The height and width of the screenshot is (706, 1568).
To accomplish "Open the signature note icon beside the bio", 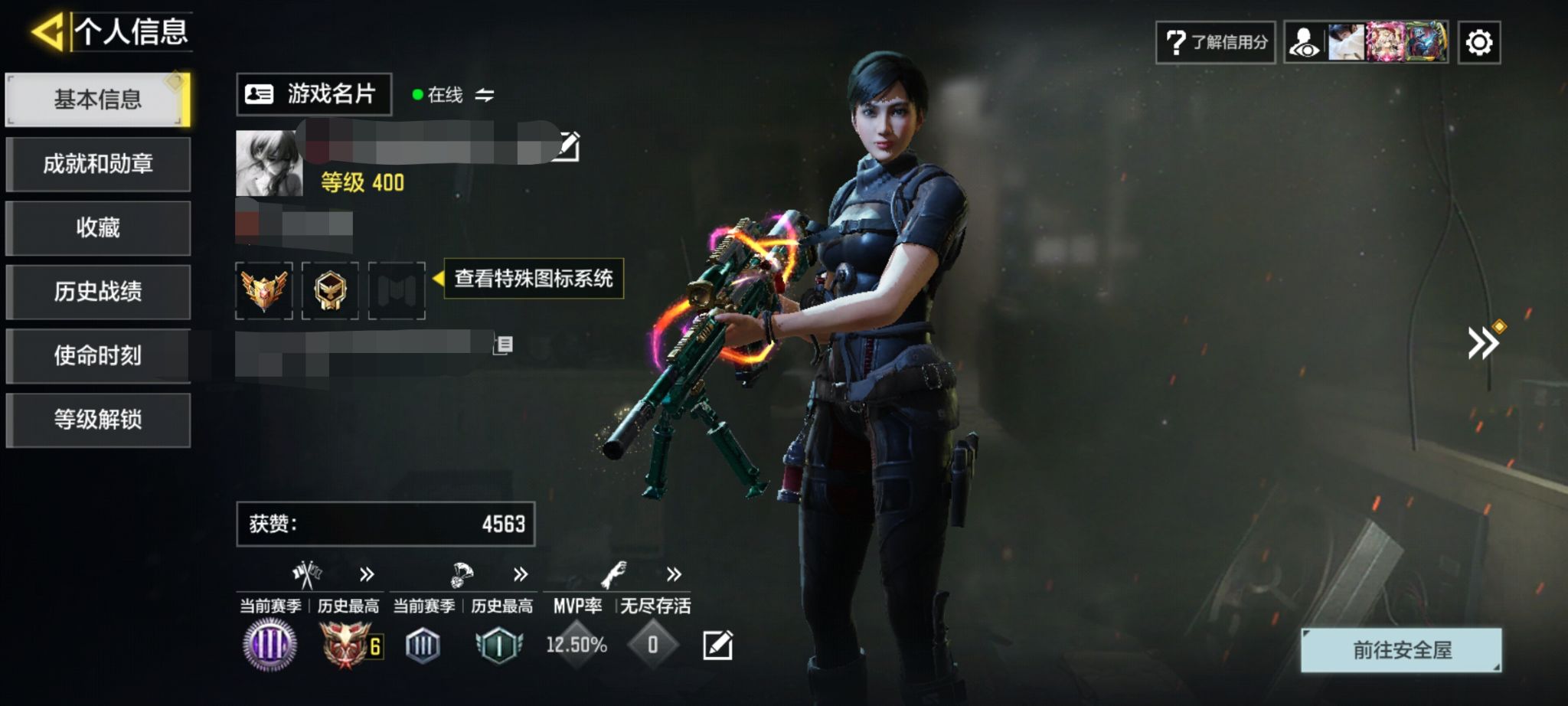I will (504, 345).
